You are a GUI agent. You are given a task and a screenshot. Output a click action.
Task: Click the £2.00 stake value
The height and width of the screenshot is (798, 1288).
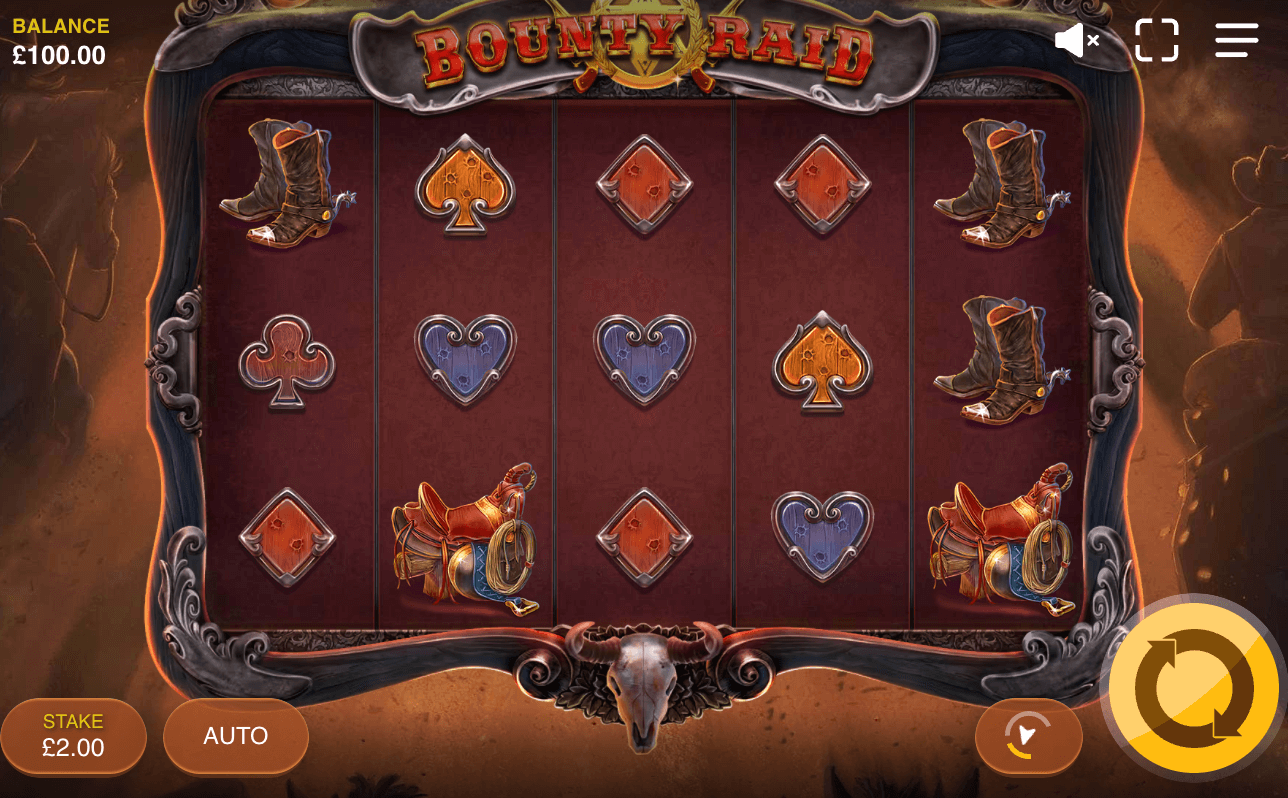point(73,745)
